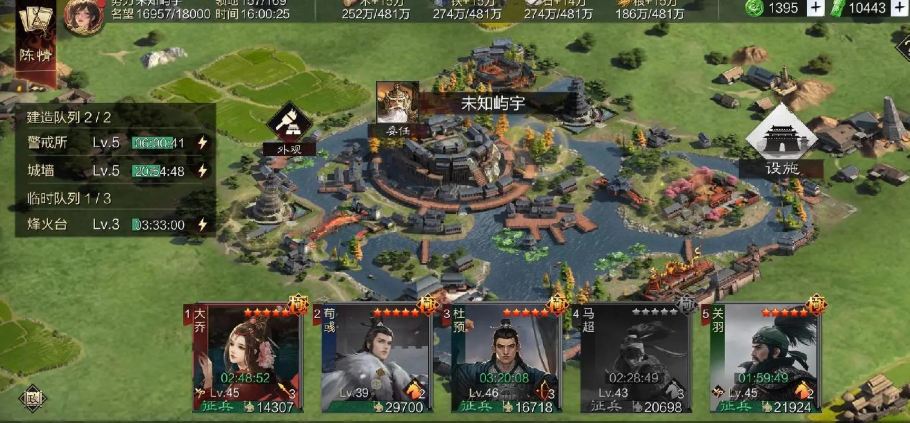The height and width of the screenshot is (423, 910).
Task: Speed up 警戒所 construction with lightning icon
Action: point(202,143)
